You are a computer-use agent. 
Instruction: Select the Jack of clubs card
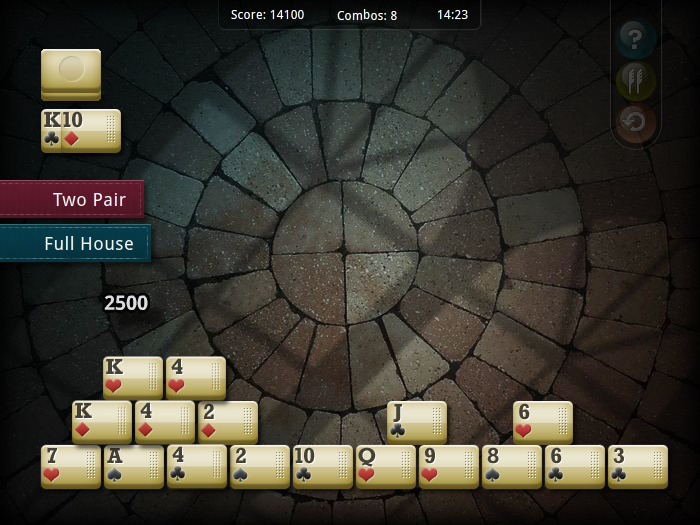click(417, 421)
